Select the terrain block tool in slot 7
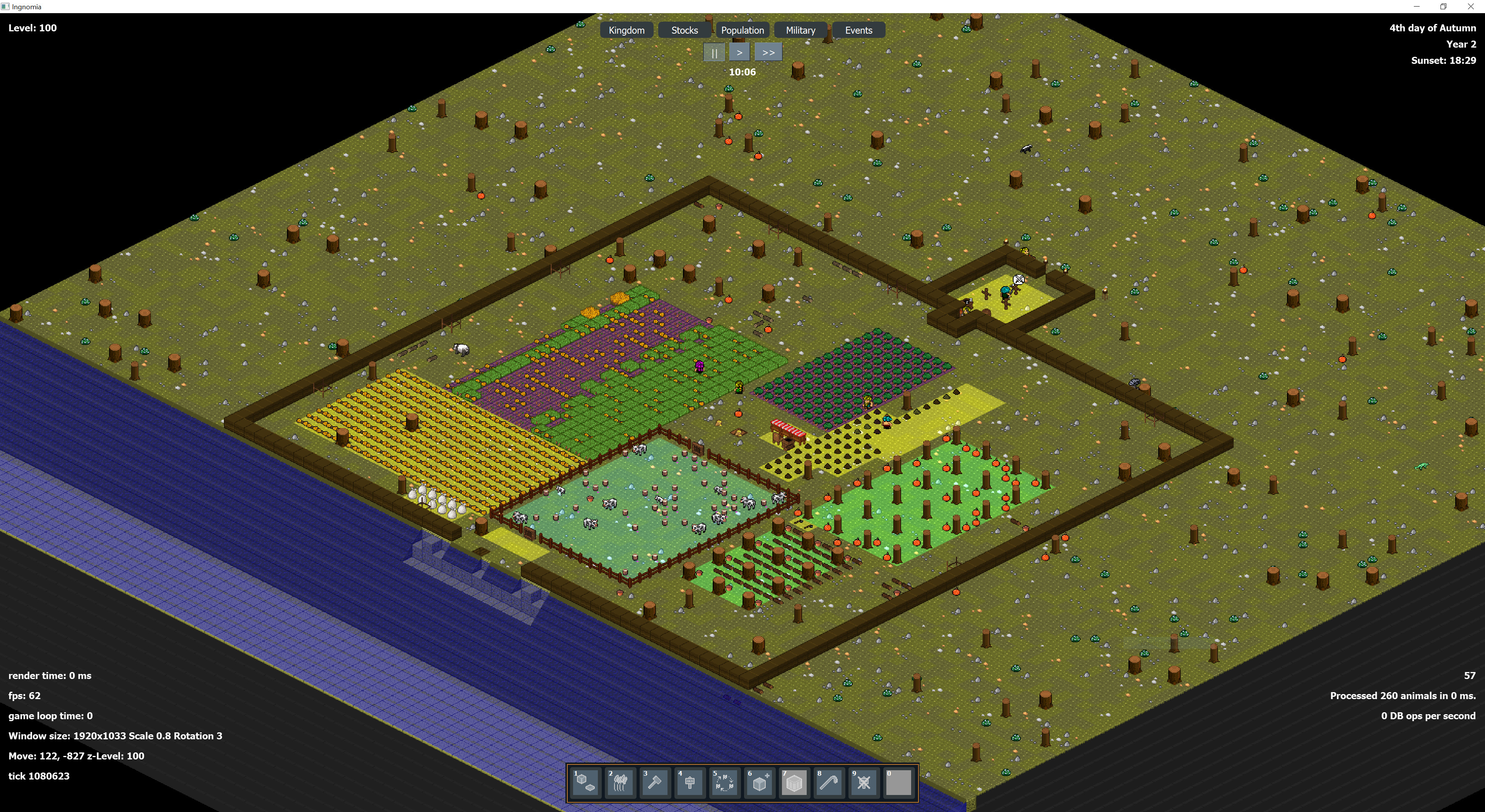The width and height of the screenshot is (1485, 812). (x=794, y=783)
